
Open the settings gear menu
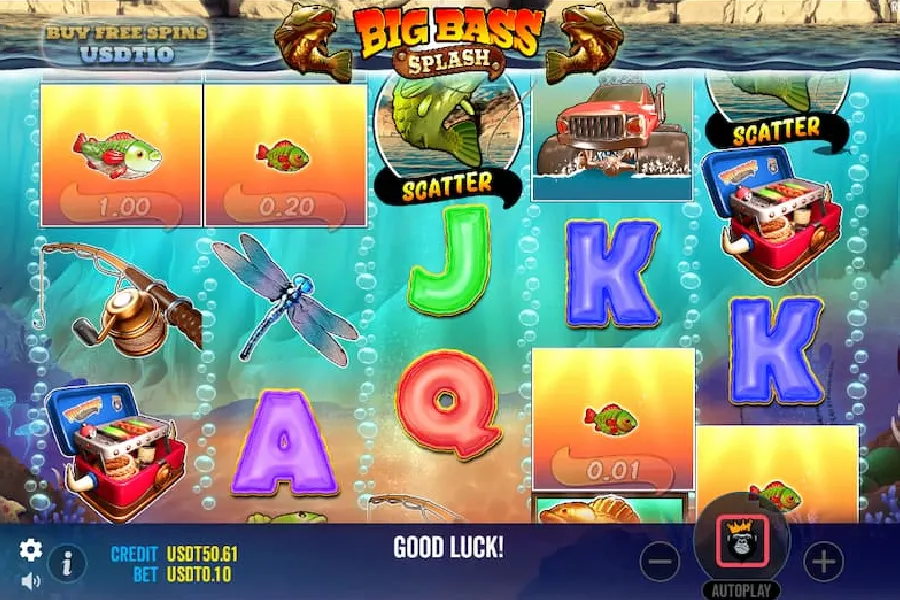tap(31, 549)
